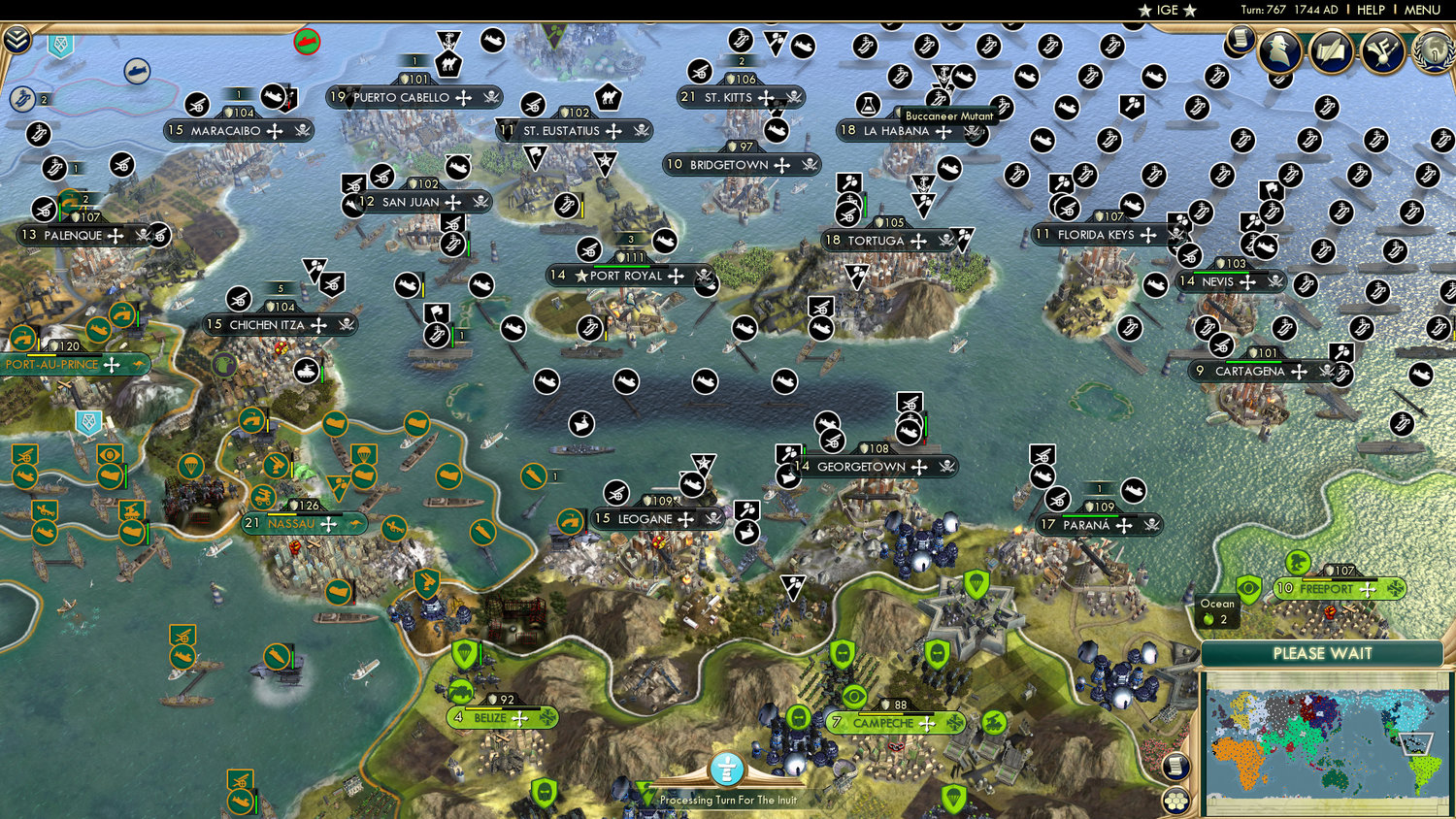The image size is (1456, 819).
Task: Check victory progress via the laurel globe icon
Action: pyautogui.click(x=1434, y=50)
